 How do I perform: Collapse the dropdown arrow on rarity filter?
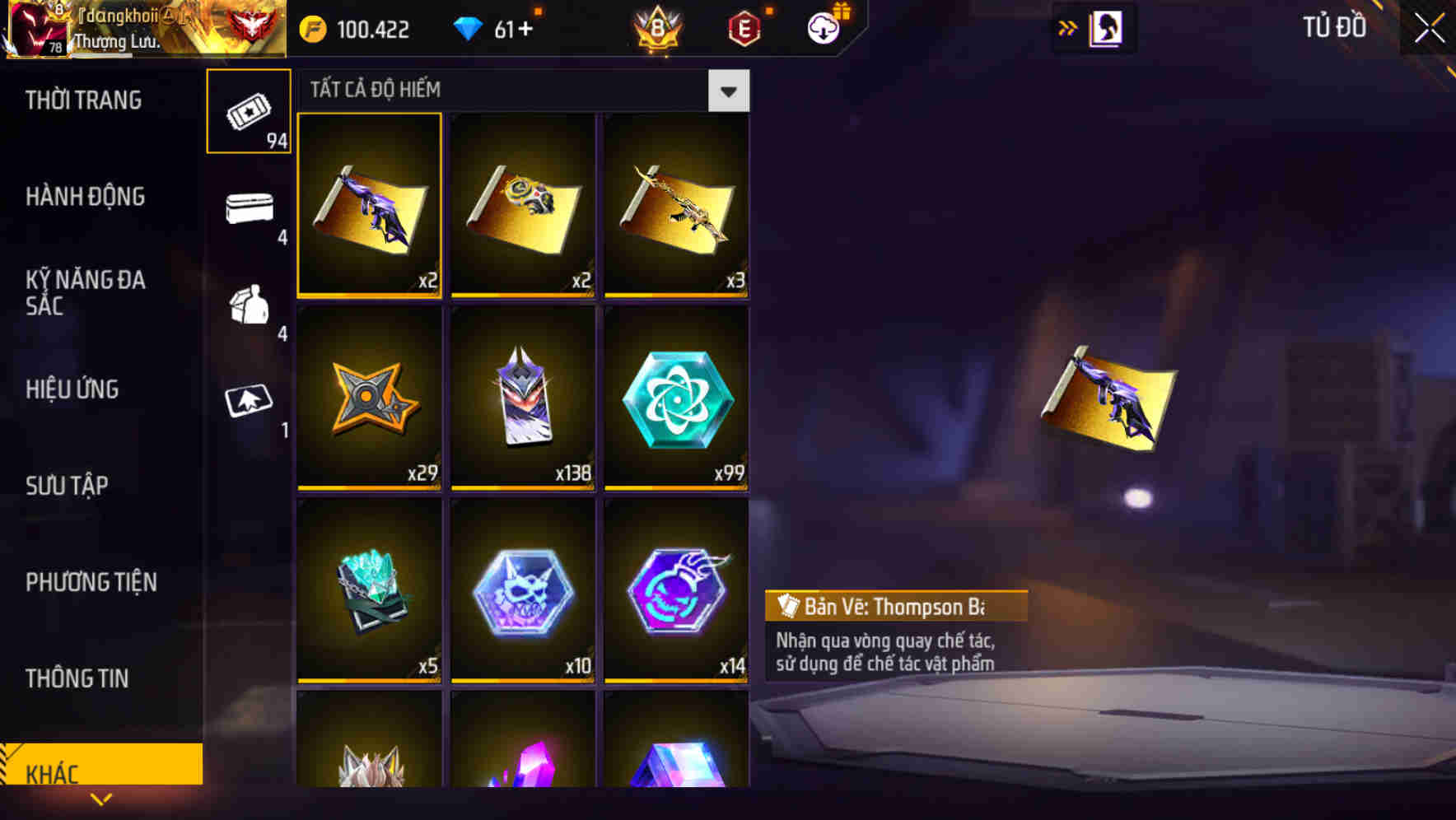pos(728,91)
